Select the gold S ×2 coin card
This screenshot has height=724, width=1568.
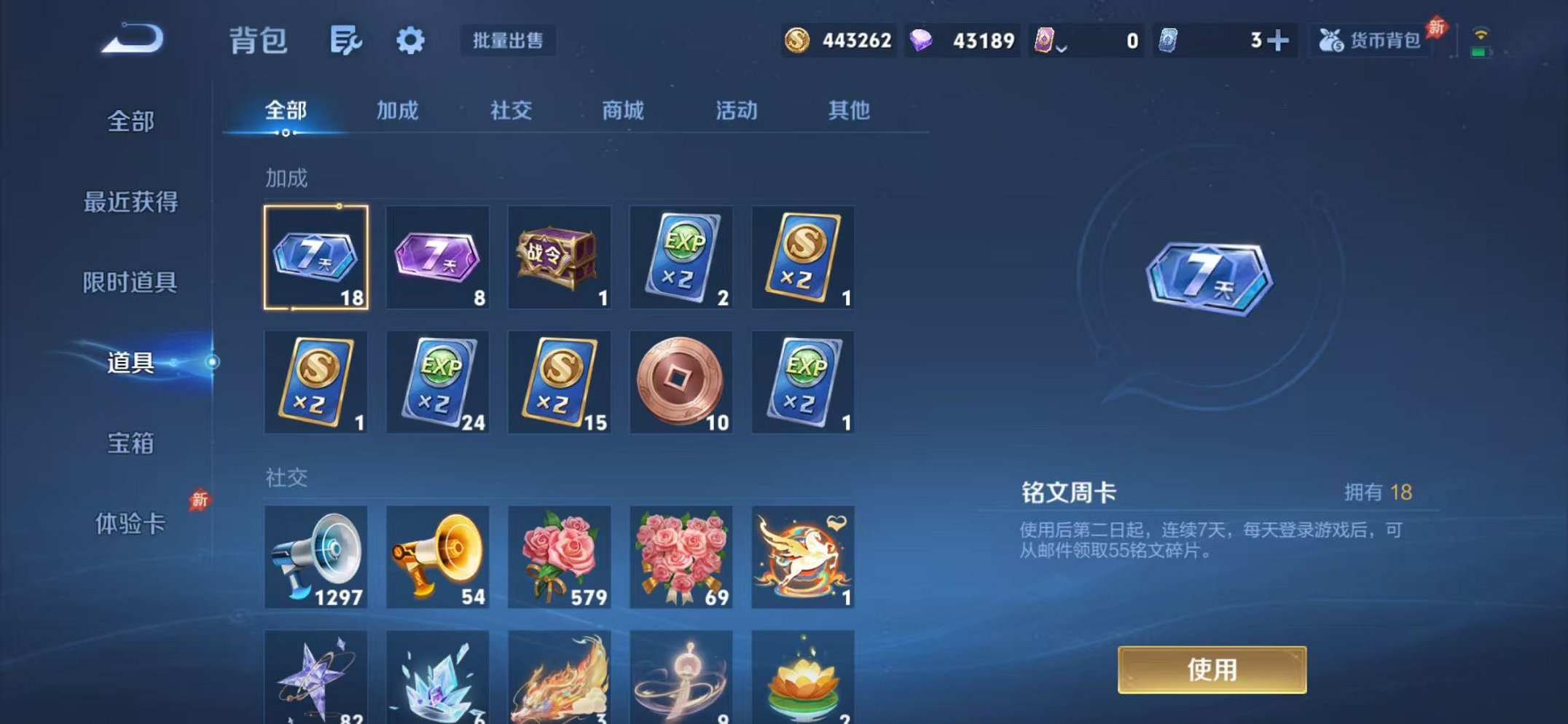point(802,259)
